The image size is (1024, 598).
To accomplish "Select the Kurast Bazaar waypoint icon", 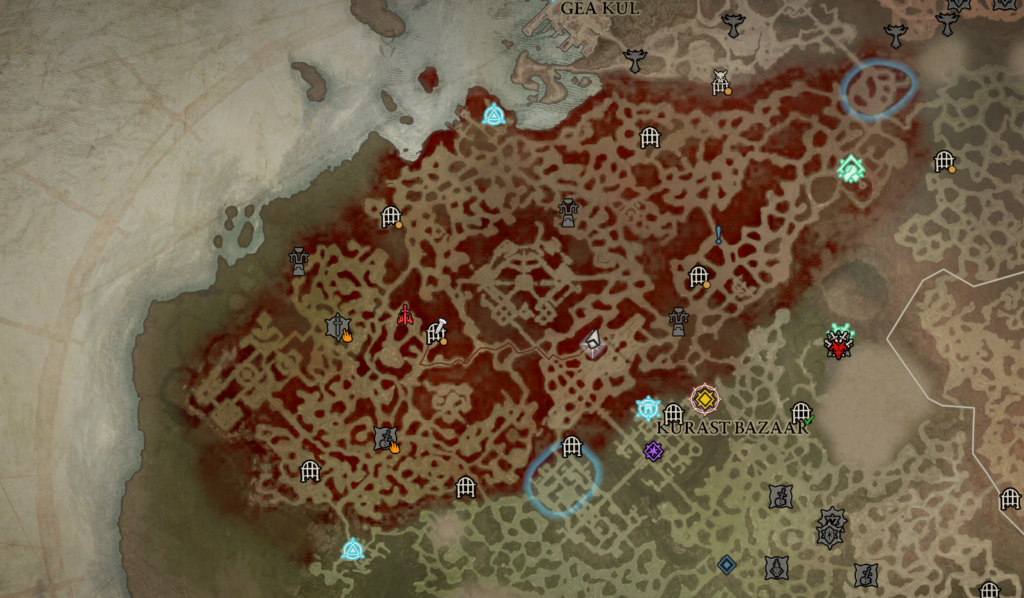I will [x=649, y=408].
